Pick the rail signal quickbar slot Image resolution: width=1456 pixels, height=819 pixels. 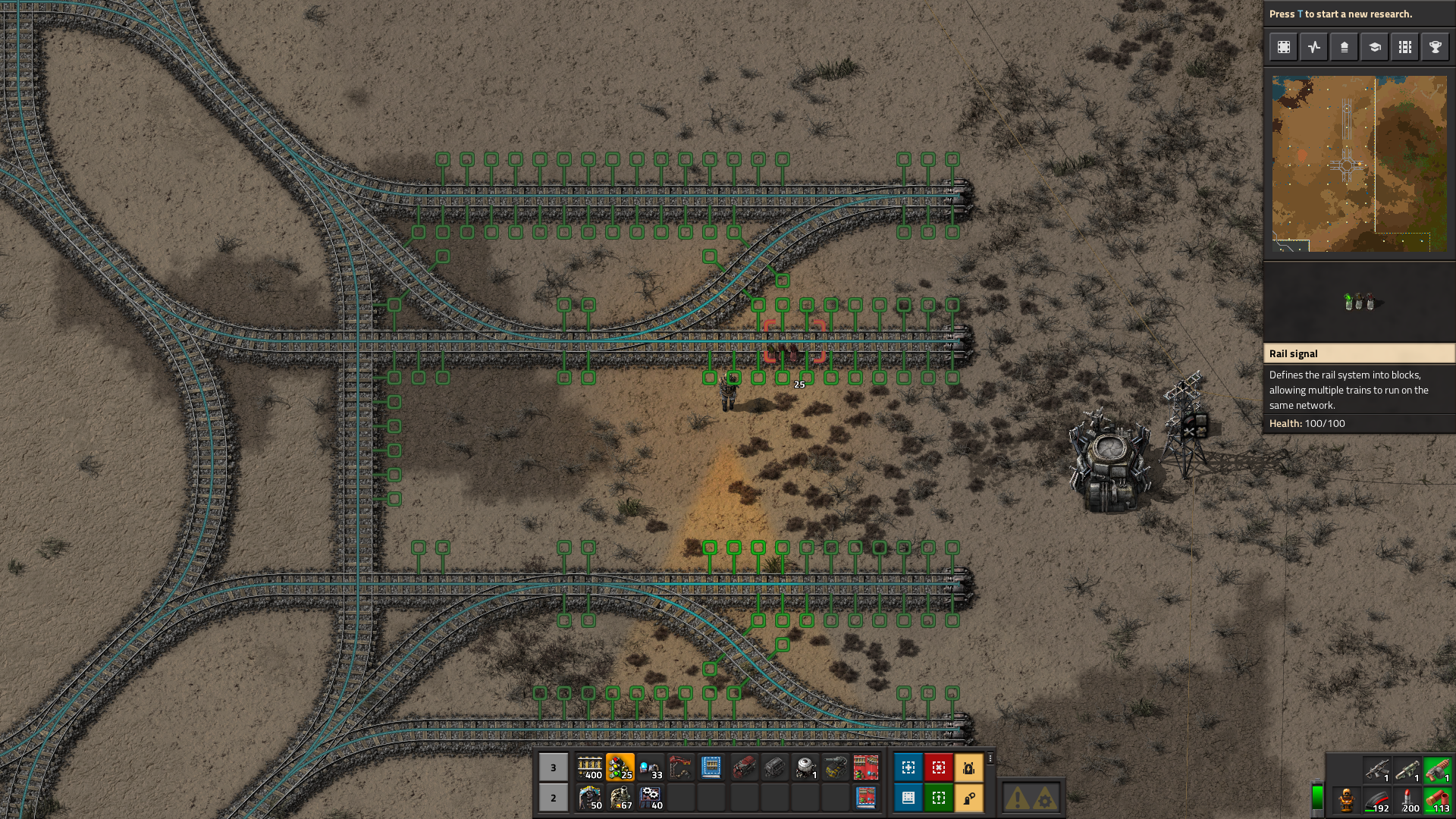tap(620, 767)
